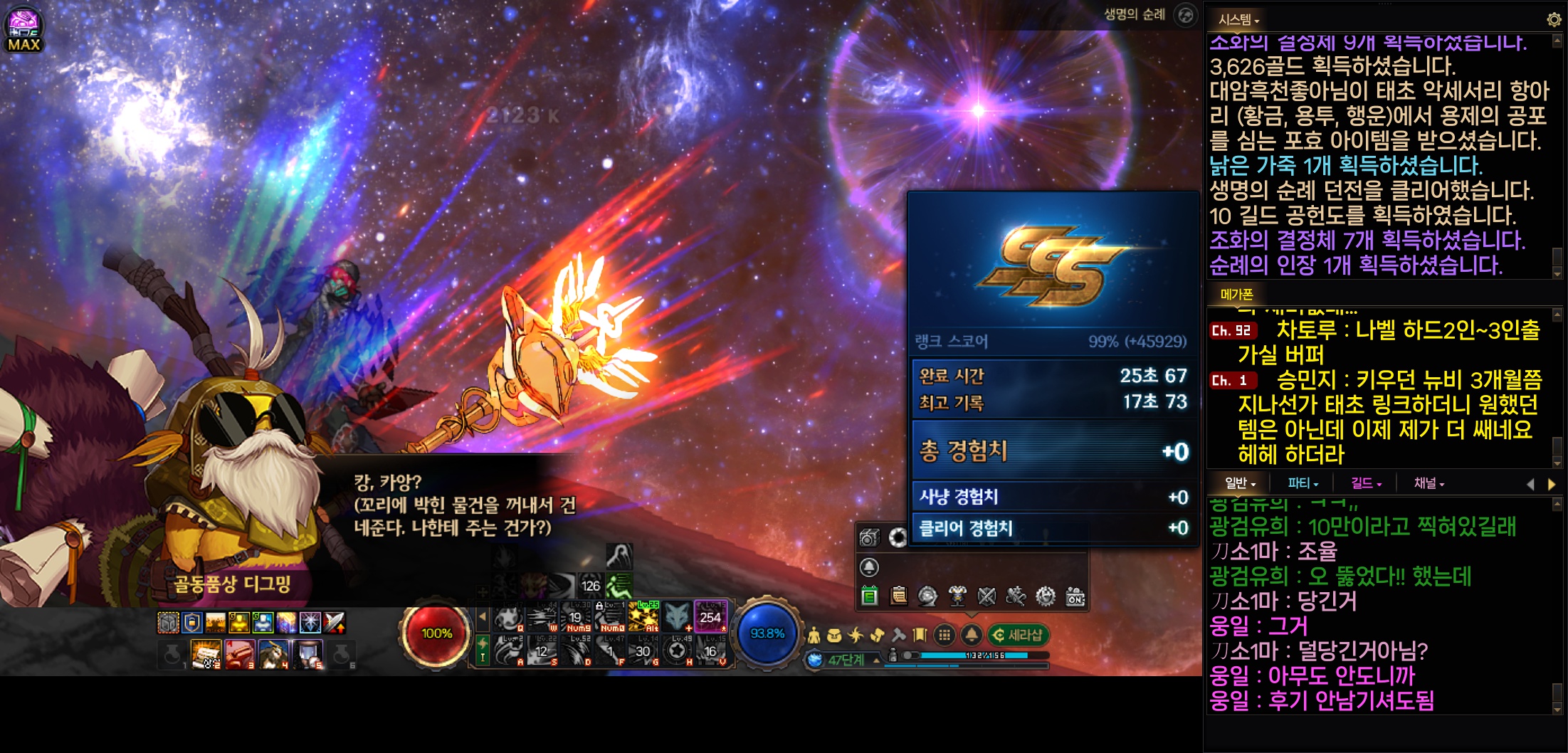Click the golden armor buff icon
This screenshot has height=753, width=1568.
point(238,623)
